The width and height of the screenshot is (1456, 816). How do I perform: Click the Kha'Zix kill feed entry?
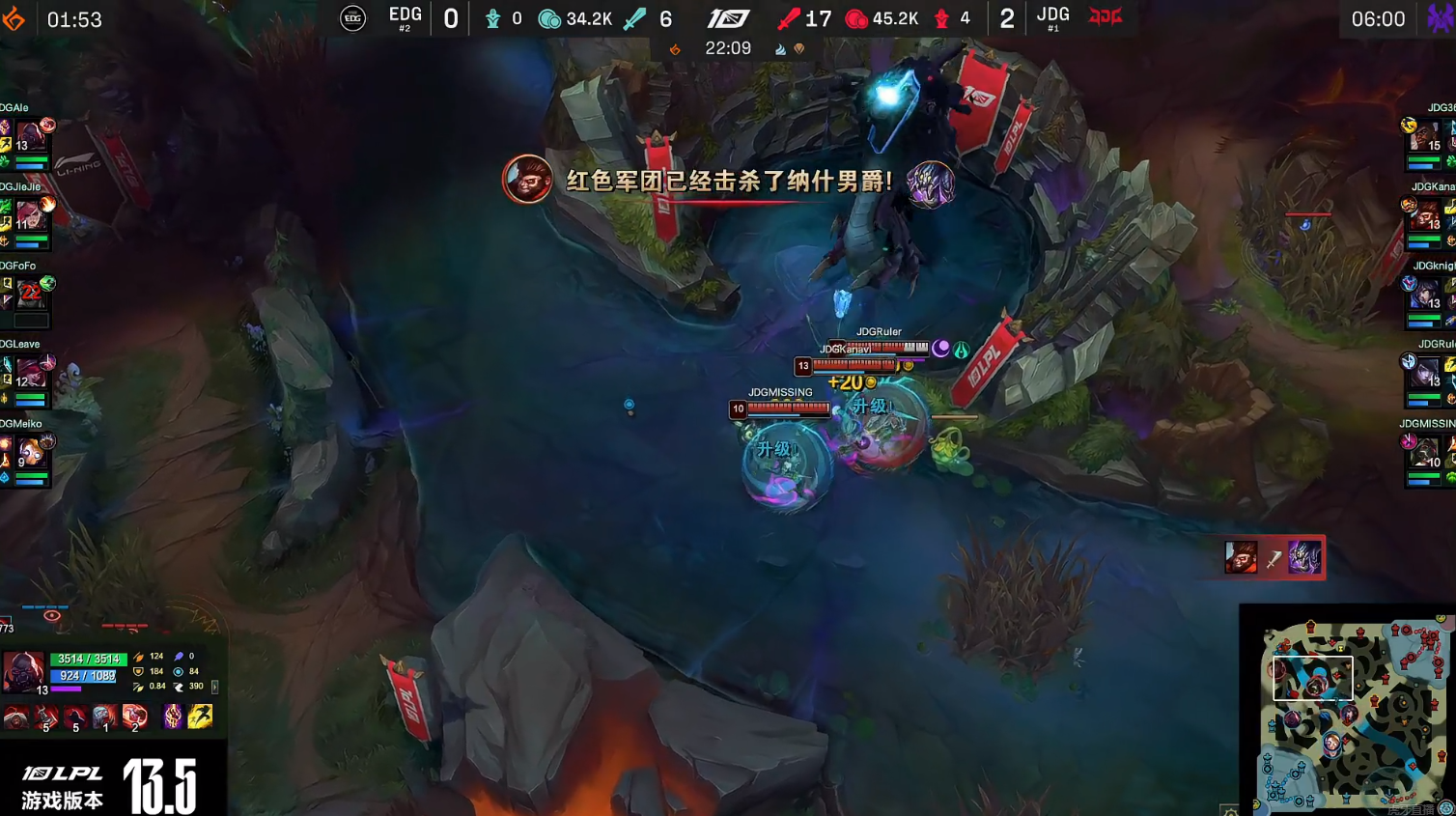[1303, 557]
